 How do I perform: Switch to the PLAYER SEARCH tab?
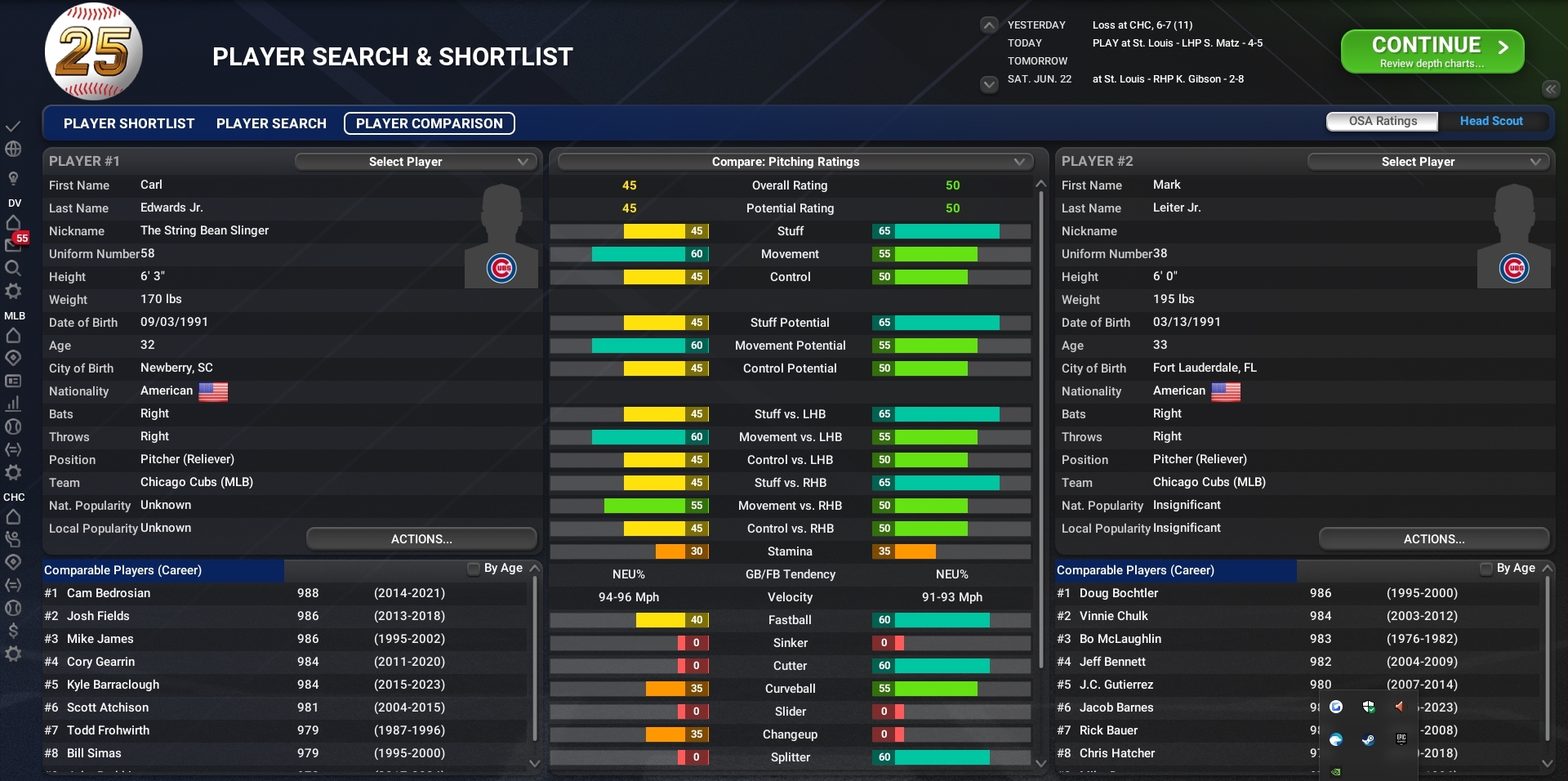[270, 123]
